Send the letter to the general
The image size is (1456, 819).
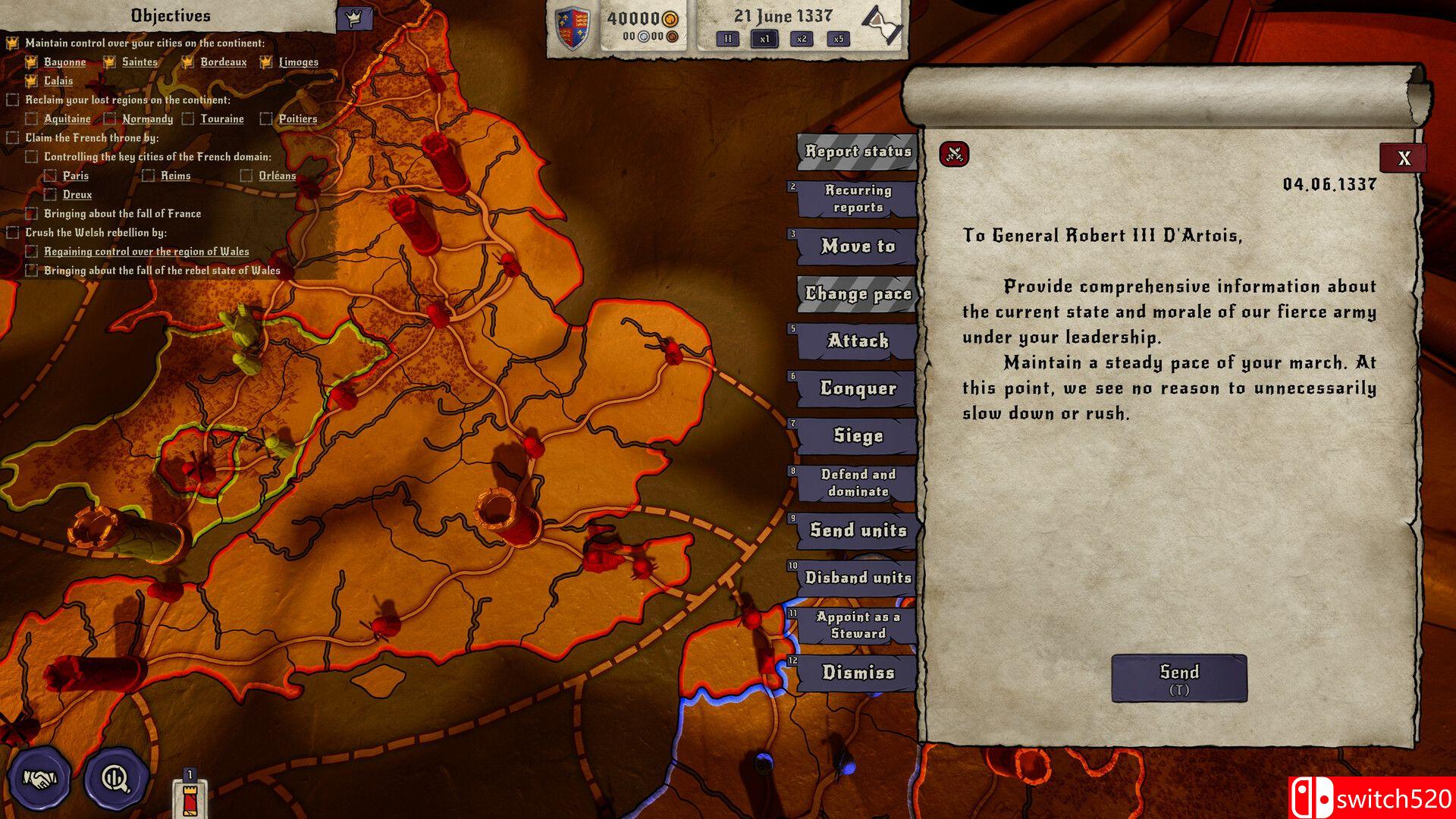point(1178,677)
